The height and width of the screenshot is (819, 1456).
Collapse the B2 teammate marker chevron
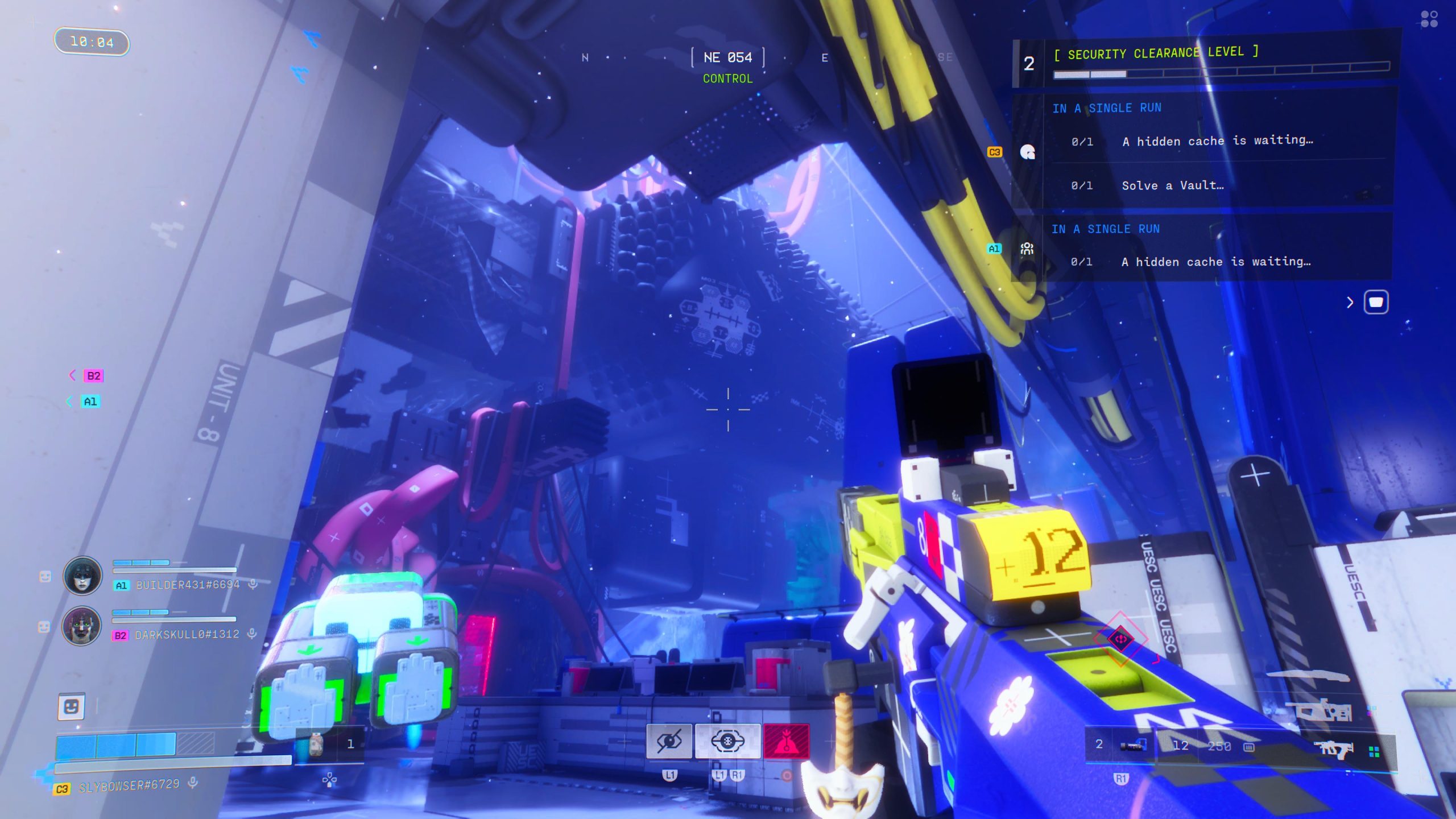point(71,375)
